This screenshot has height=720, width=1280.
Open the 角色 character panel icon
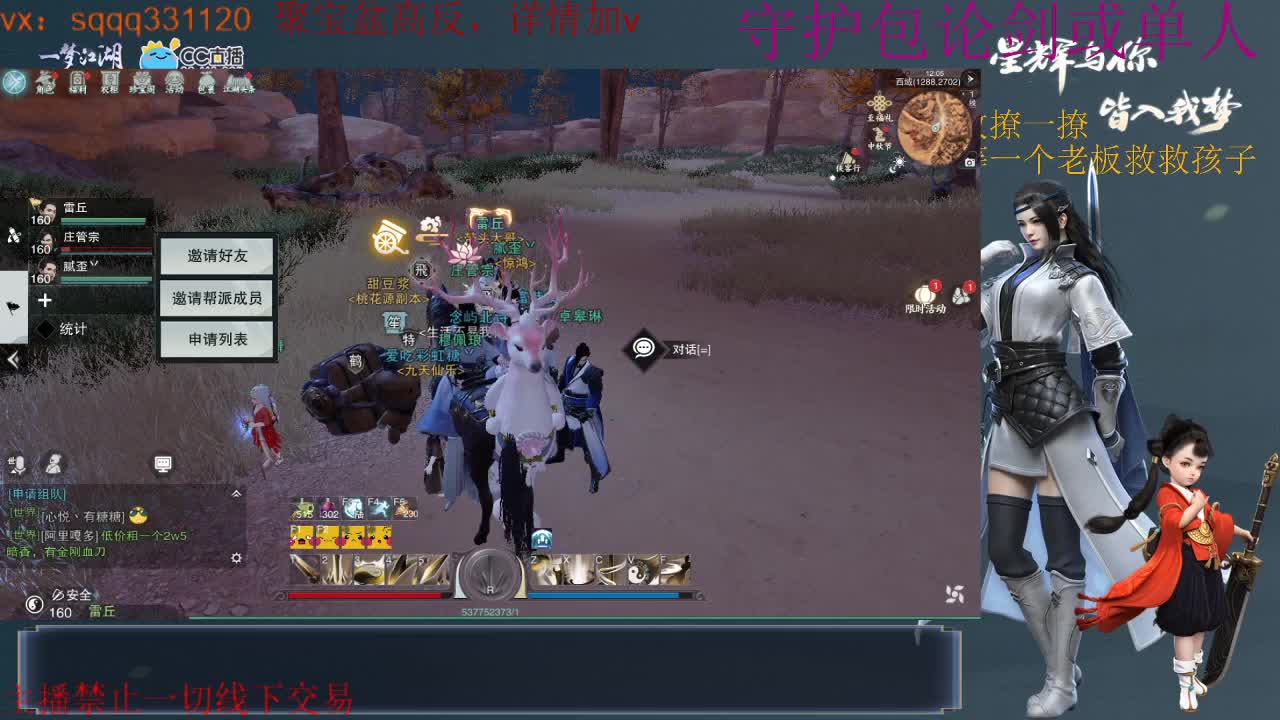[44, 81]
